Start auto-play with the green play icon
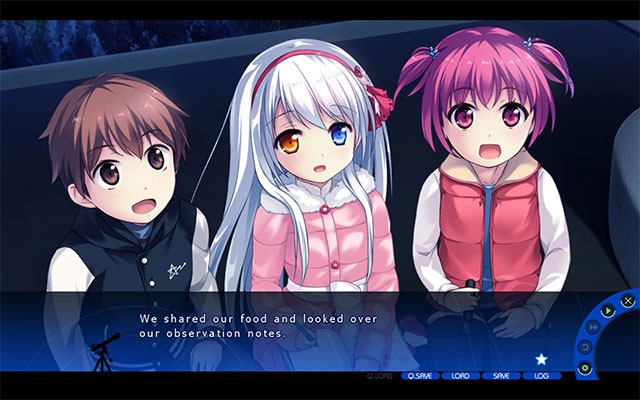The height and width of the screenshot is (400, 640). 608,308
